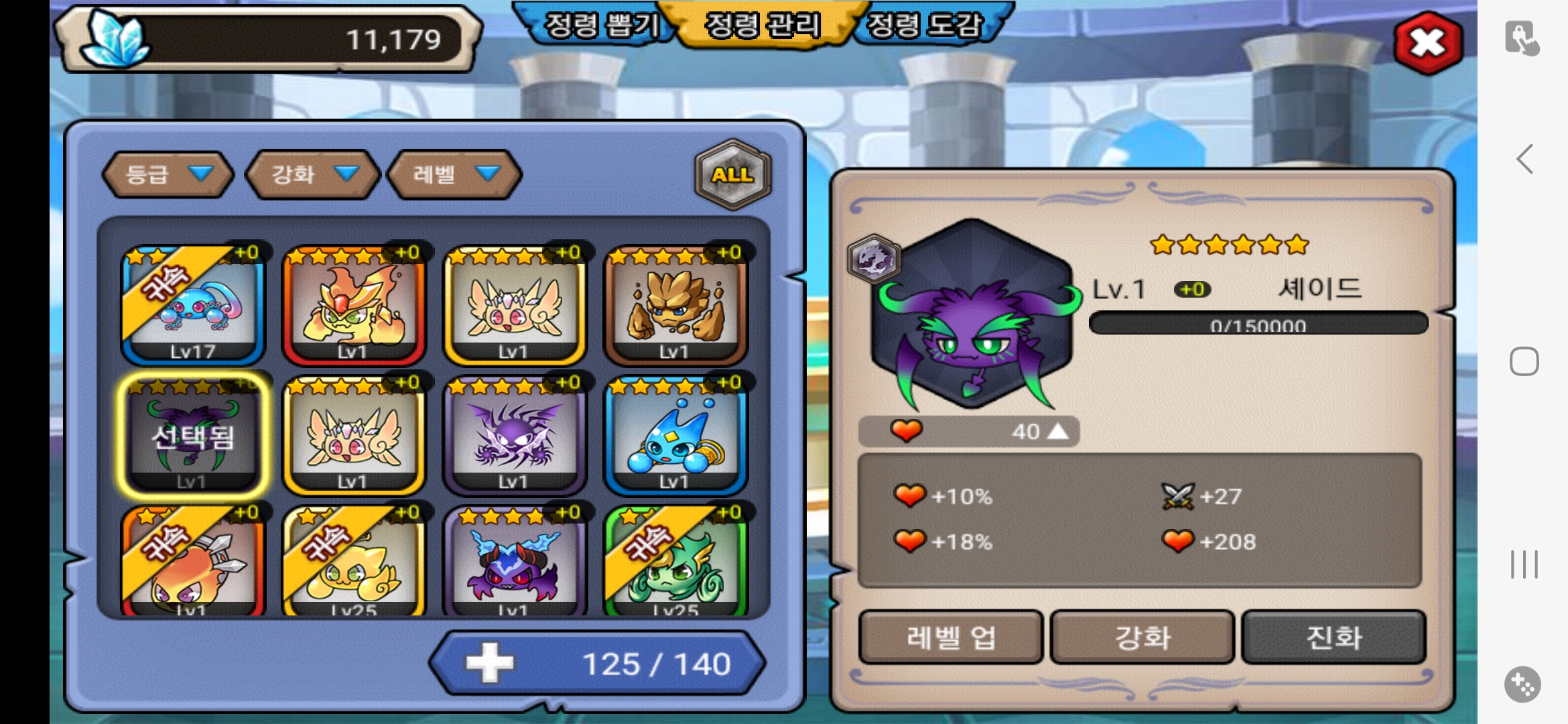Choose the brown rock golem spirit

pos(675,305)
